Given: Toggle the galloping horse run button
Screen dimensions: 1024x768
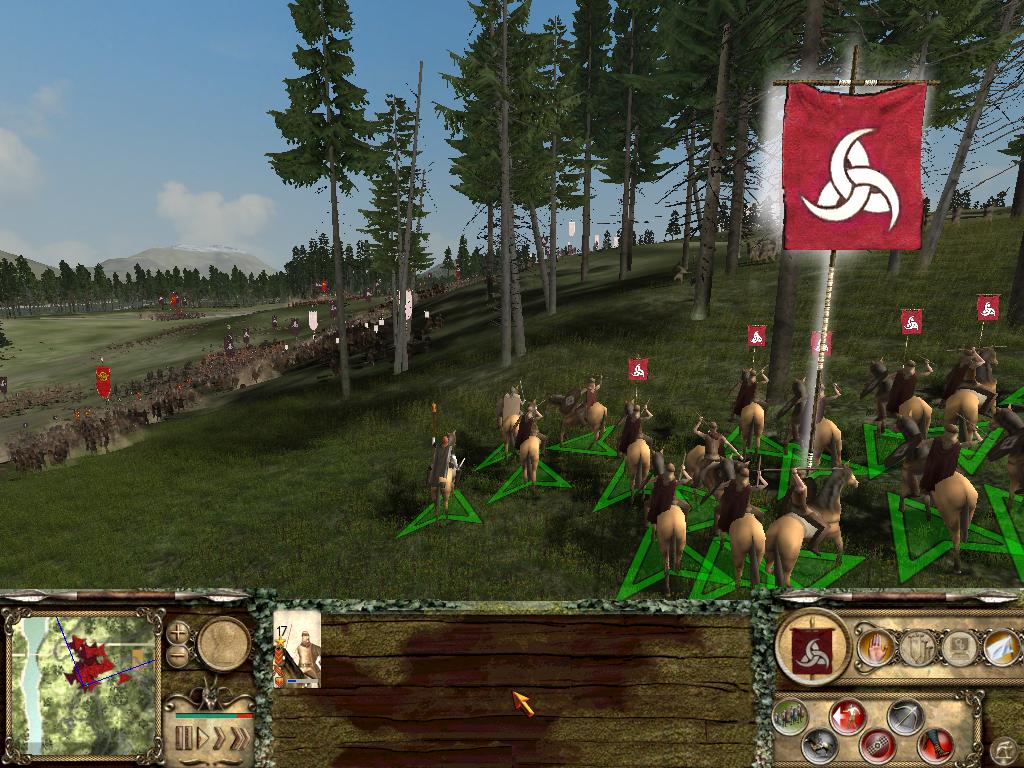Looking at the screenshot, I should coord(820,743).
